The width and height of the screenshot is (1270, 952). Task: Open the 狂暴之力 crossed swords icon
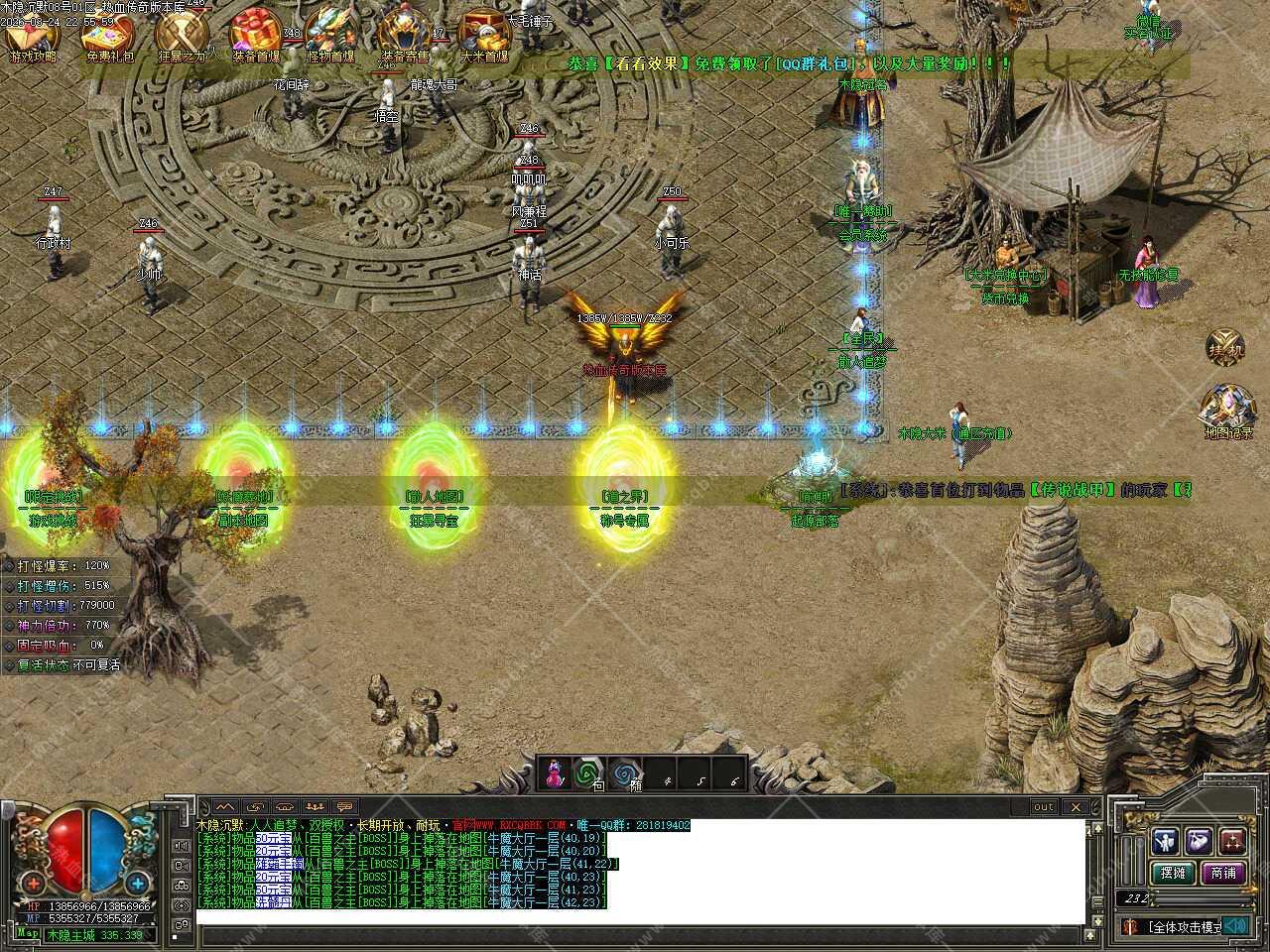[x=182, y=36]
